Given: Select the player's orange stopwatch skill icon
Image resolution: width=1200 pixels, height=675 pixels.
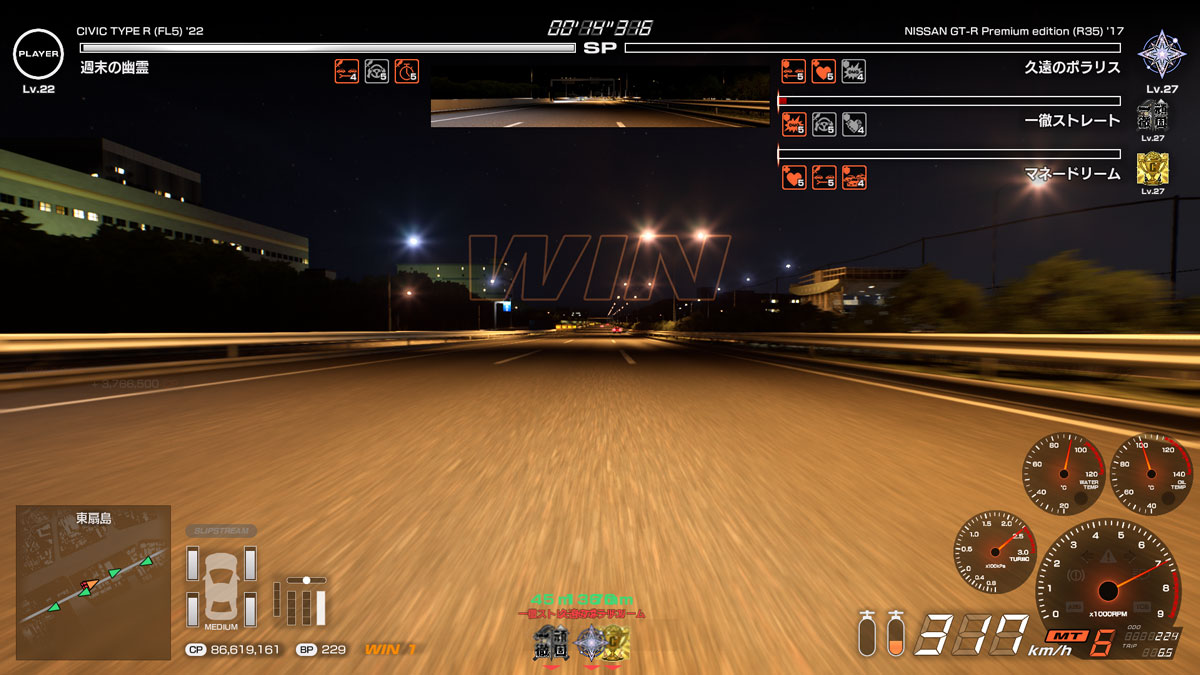Looking at the screenshot, I should (x=407, y=71).
